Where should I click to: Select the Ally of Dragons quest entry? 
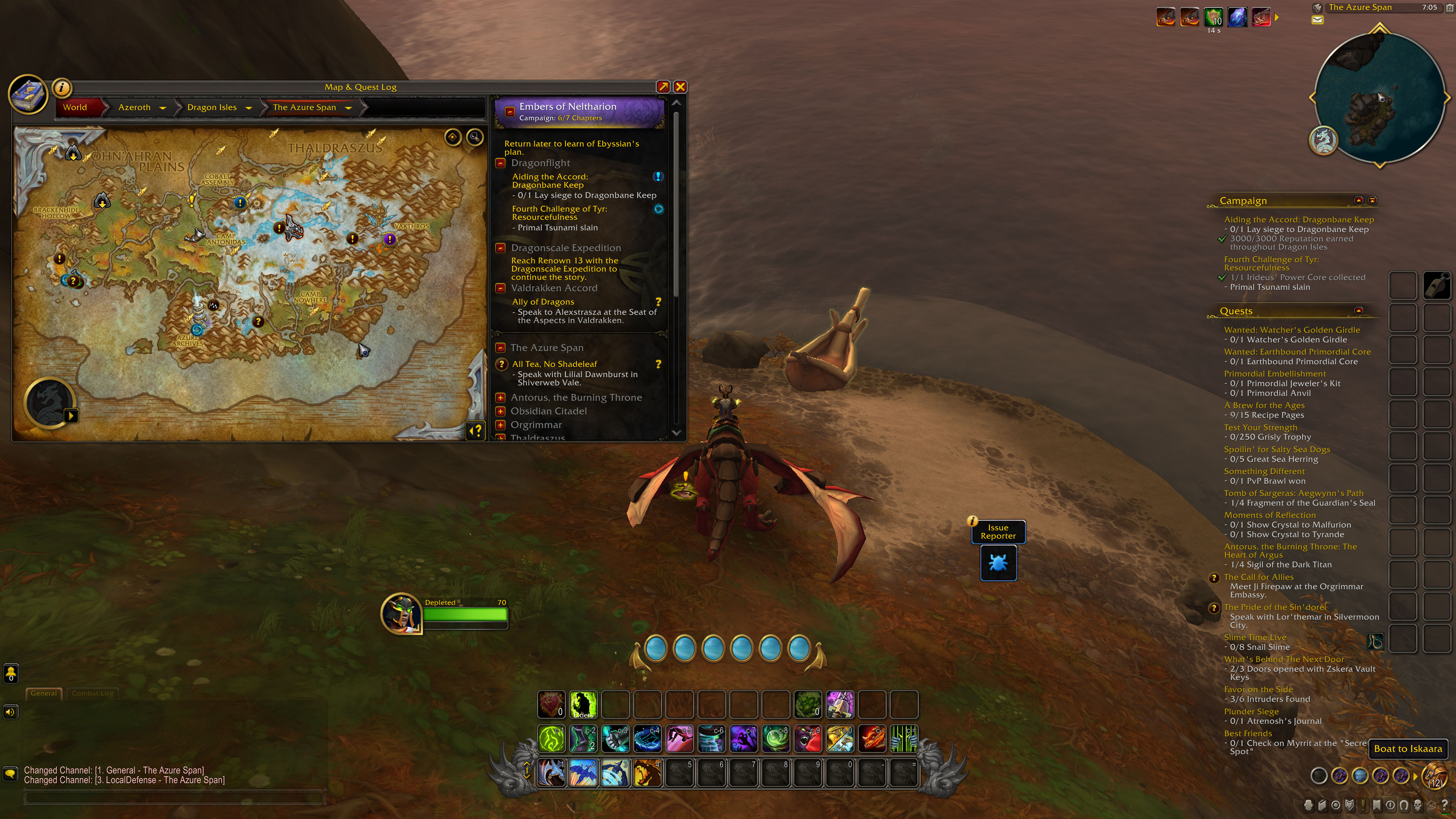(x=543, y=302)
